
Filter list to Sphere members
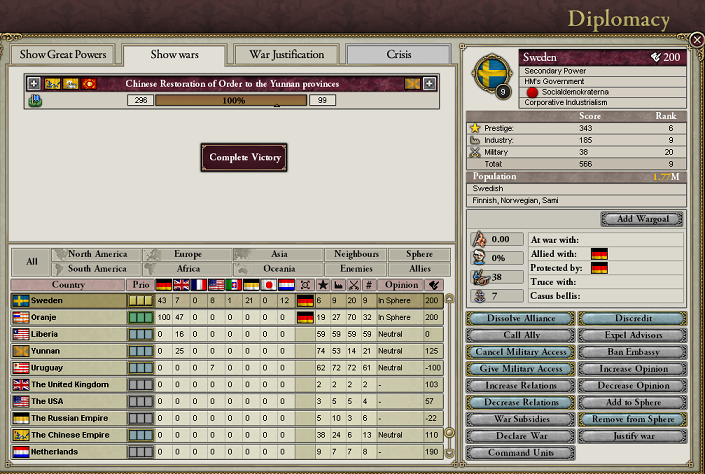point(419,255)
